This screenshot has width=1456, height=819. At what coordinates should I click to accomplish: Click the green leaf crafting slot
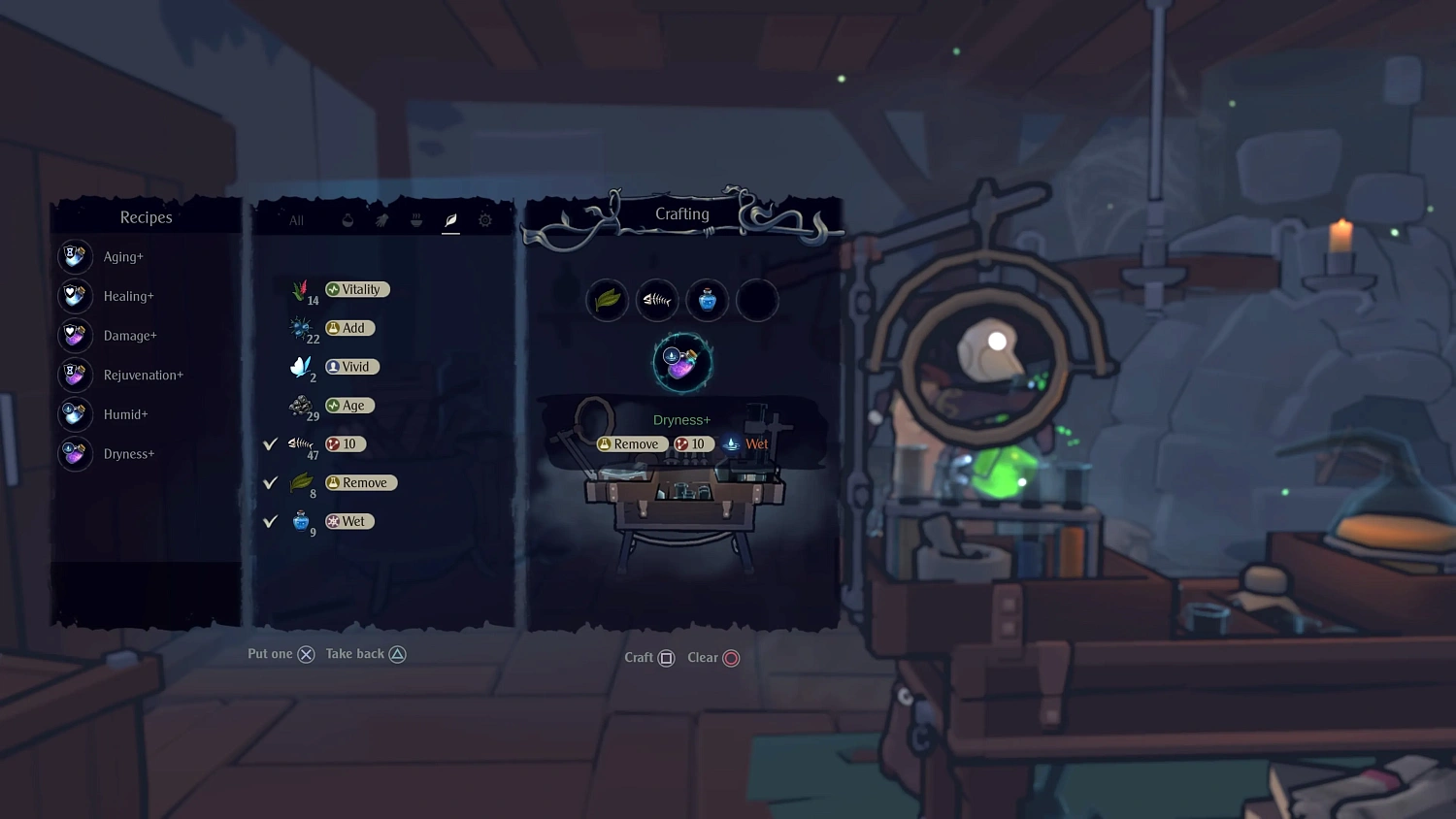click(608, 300)
